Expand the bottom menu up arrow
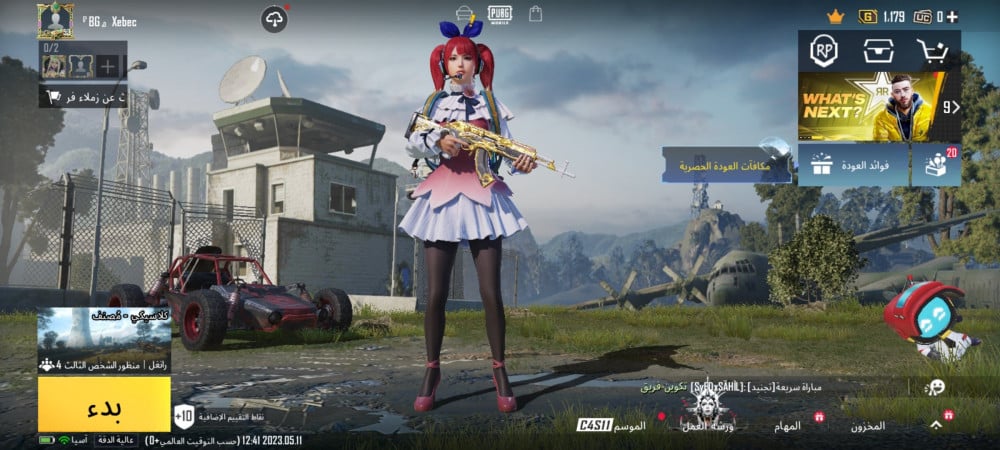 click(x=936, y=424)
